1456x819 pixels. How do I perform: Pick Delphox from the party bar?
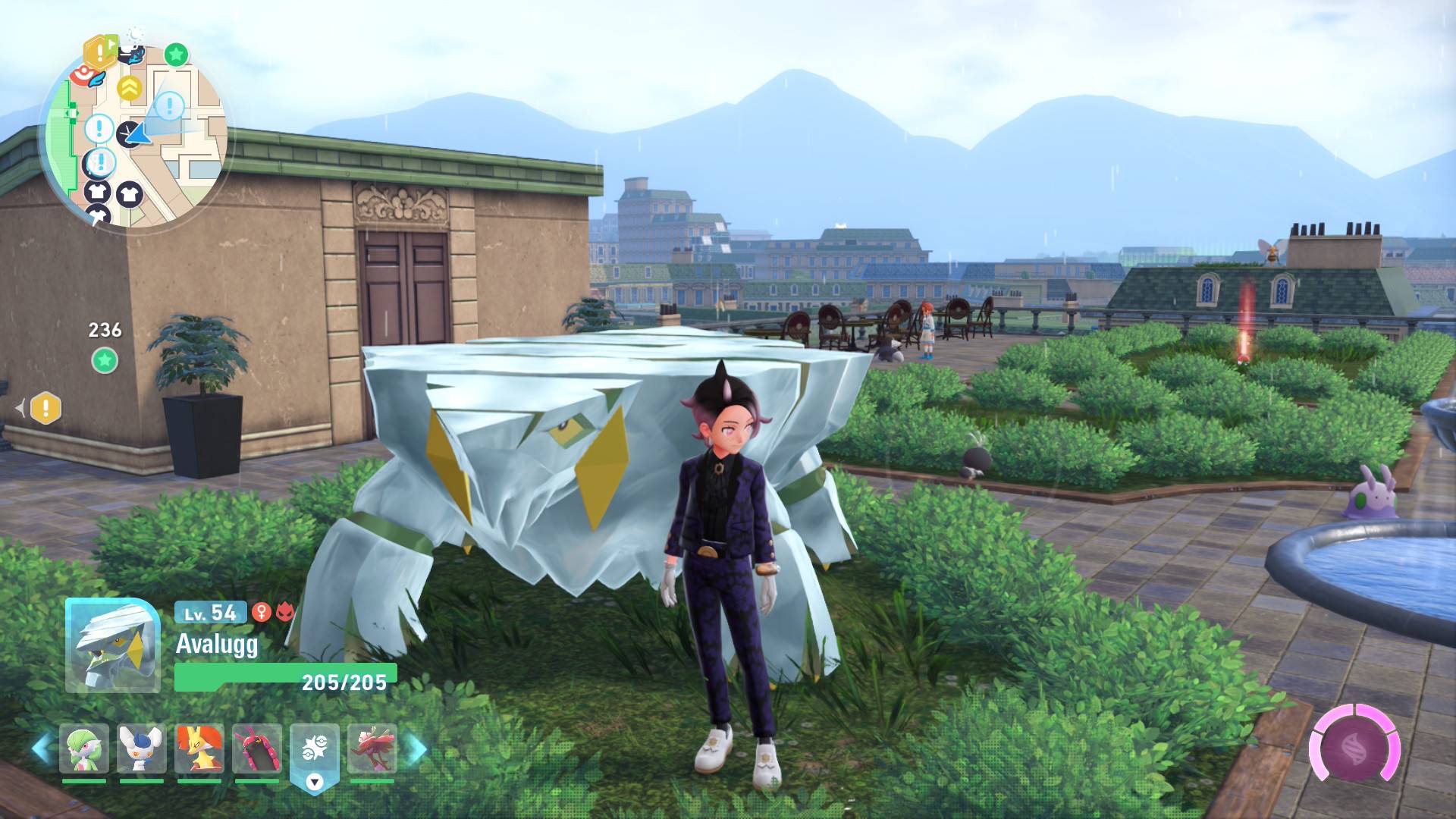point(199,750)
